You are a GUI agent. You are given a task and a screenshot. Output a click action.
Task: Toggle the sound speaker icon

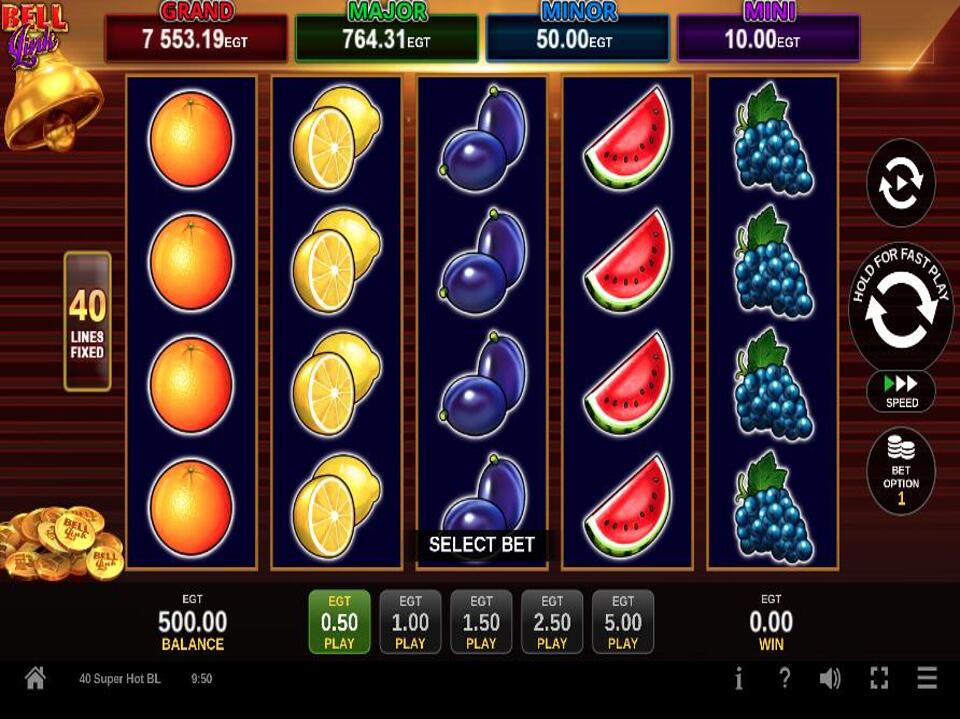tap(830, 679)
